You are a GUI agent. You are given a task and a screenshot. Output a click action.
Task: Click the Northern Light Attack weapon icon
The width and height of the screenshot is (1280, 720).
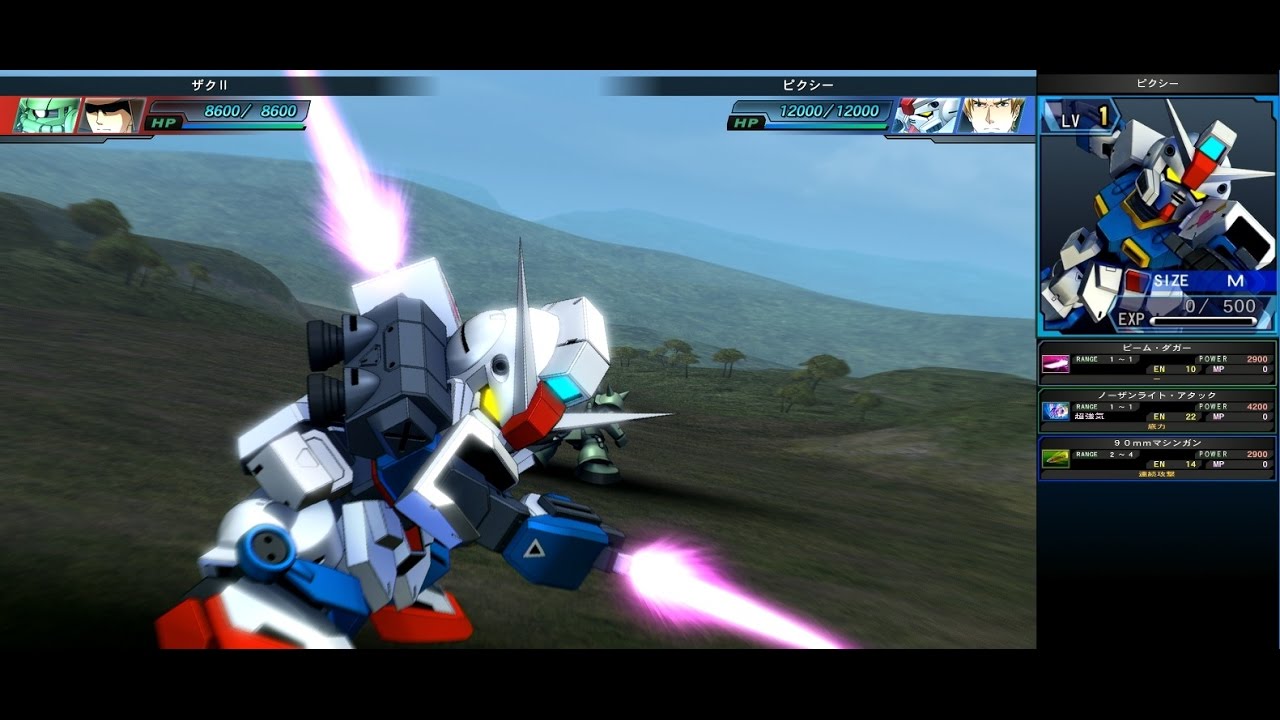1056,413
